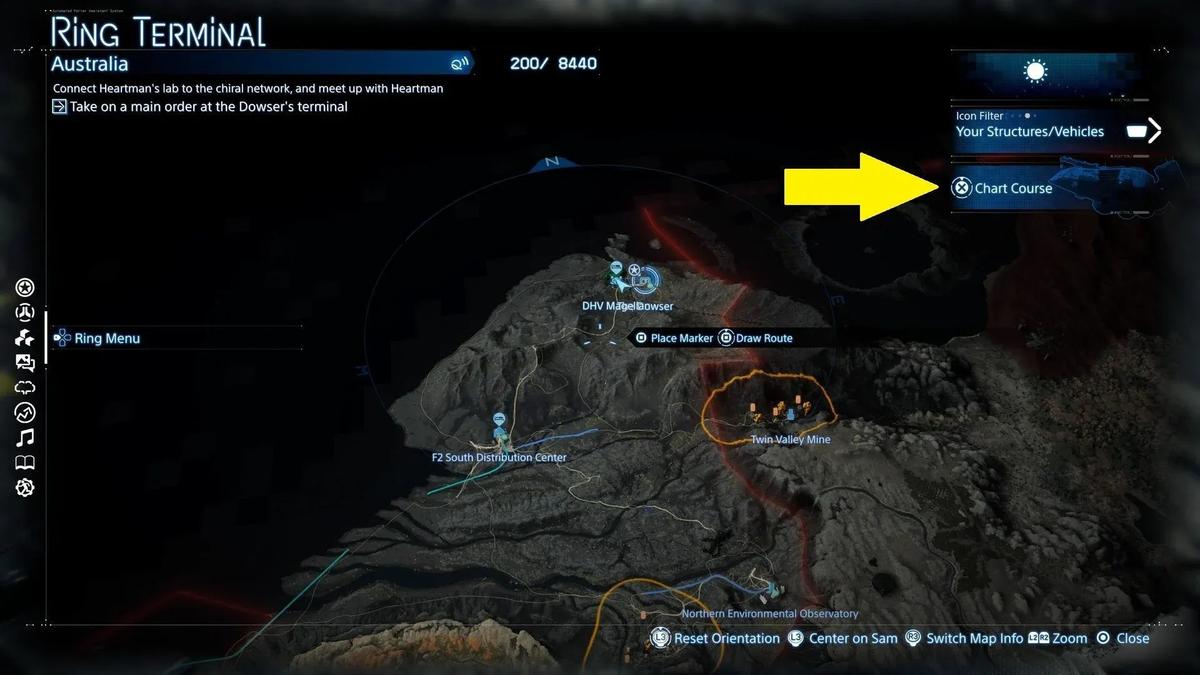Toggle the sun time-of-day indicator
1200x675 pixels.
pos(1035,71)
